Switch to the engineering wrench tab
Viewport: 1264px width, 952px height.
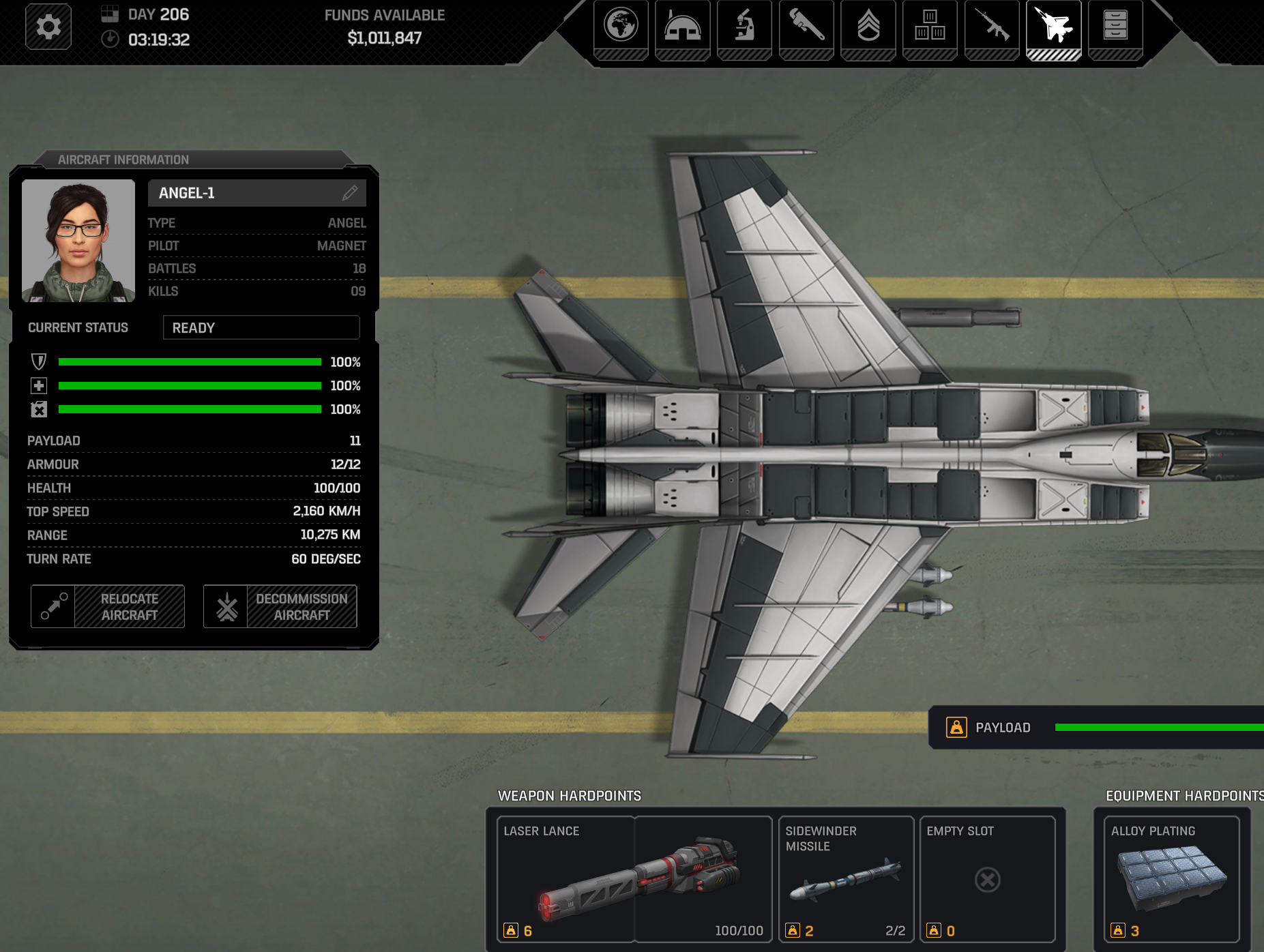tap(806, 27)
